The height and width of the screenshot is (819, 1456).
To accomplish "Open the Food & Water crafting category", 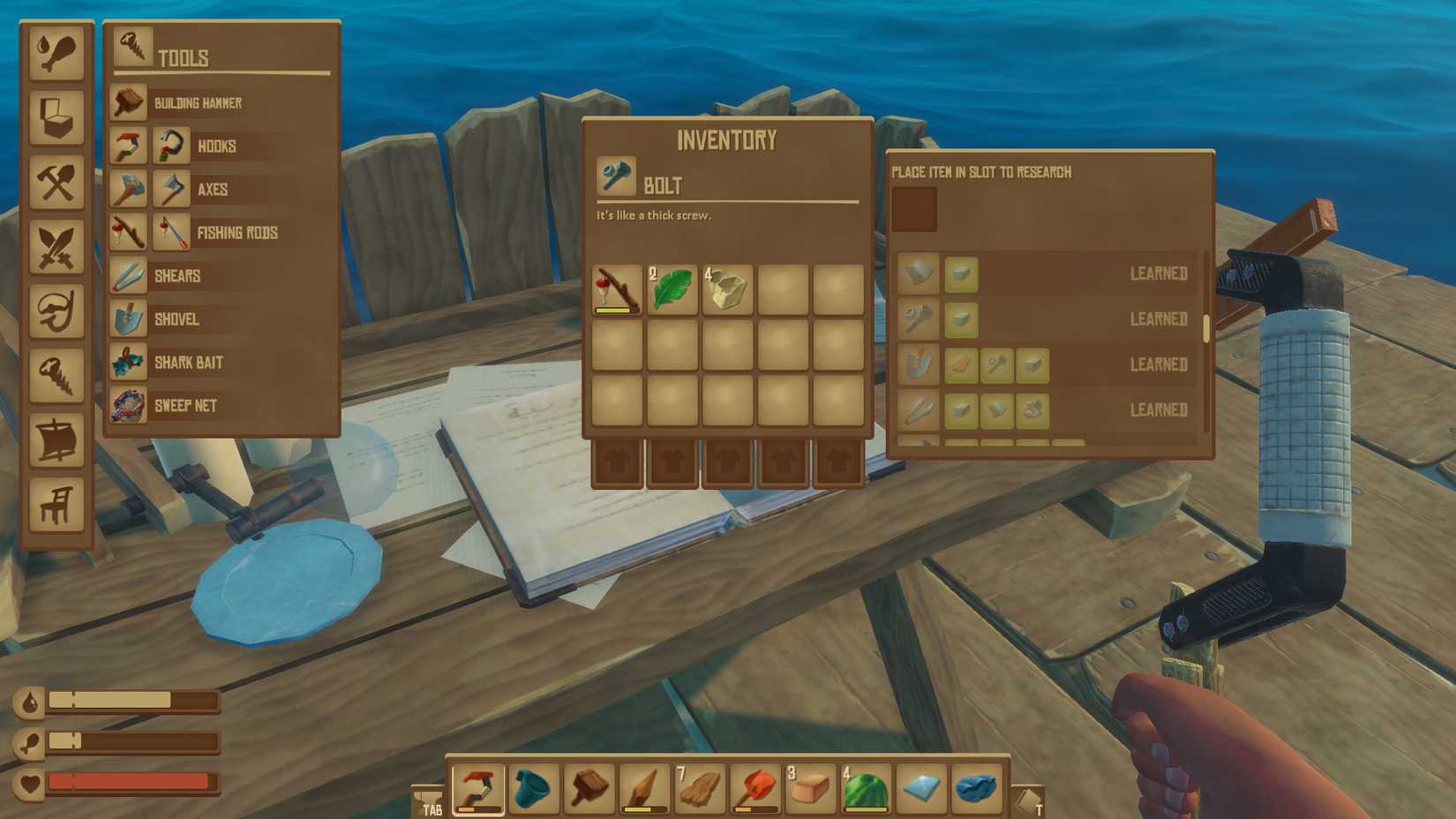I will (x=57, y=53).
